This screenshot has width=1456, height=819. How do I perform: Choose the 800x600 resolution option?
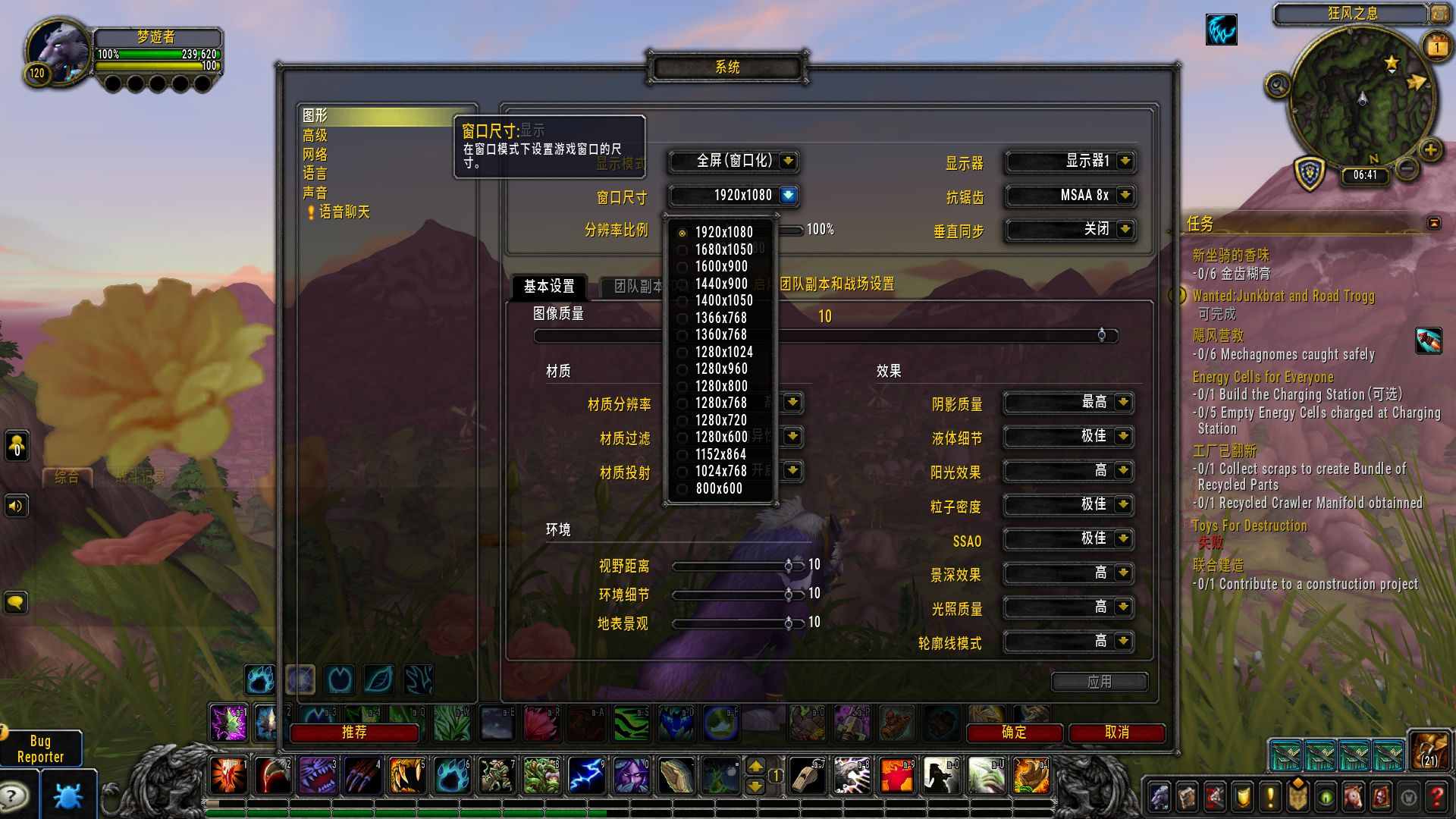(717, 488)
